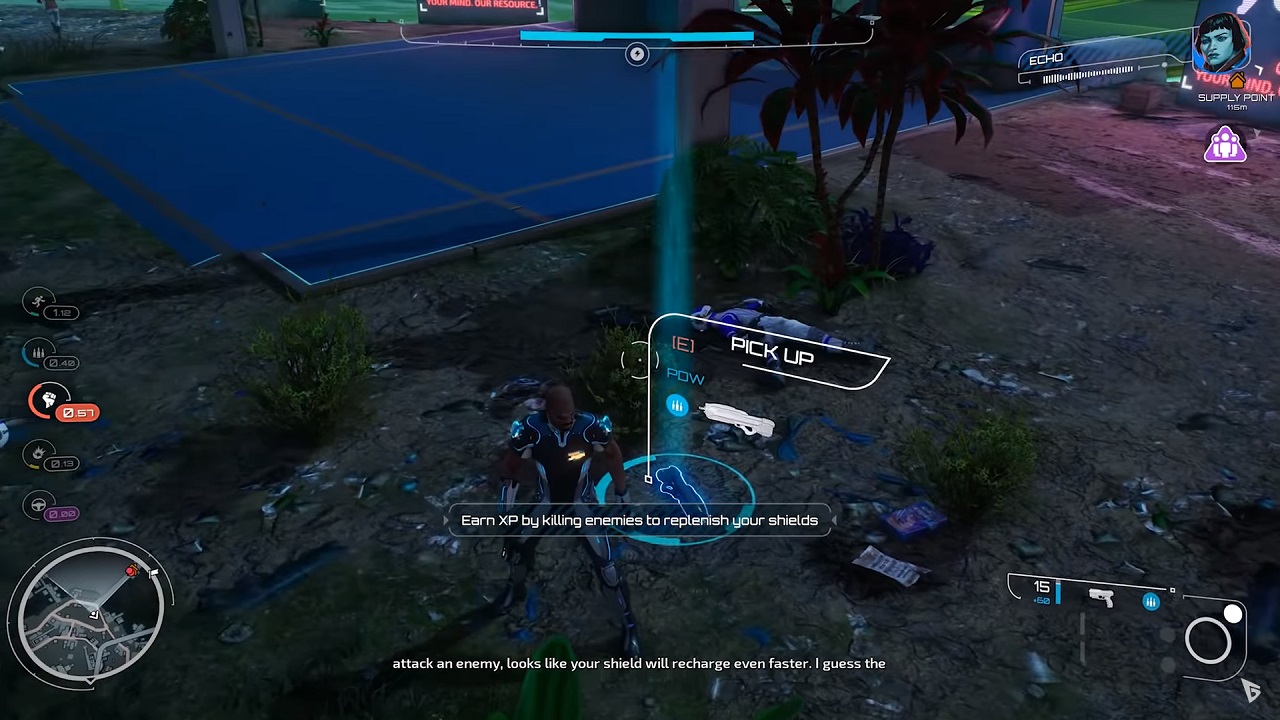Select the Firearms bullets skill icon

coord(39,352)
